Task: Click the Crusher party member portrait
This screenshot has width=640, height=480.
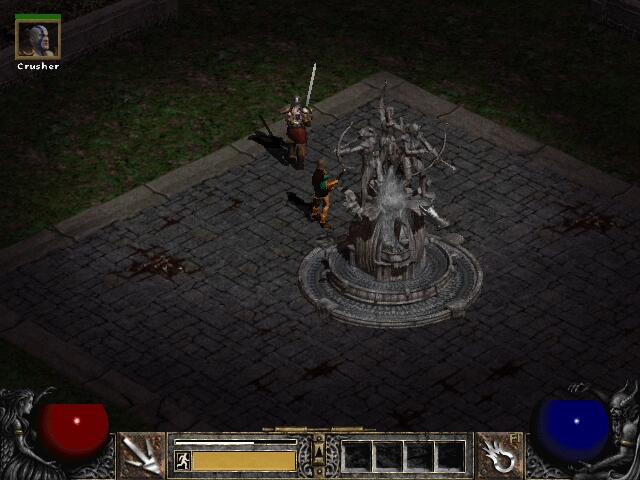Action: tap(38, 39)
